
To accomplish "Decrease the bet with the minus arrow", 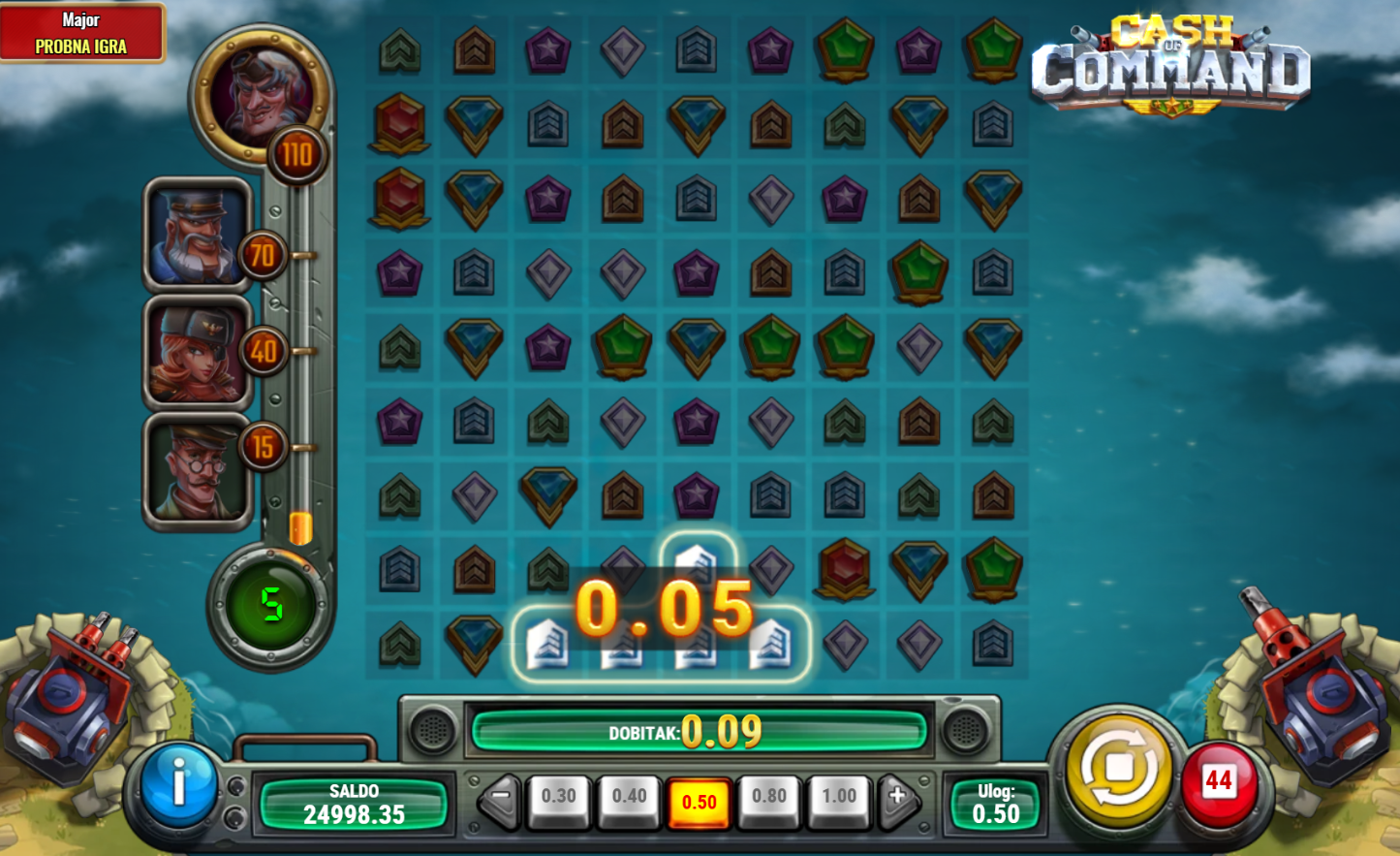I will [500, 798].
